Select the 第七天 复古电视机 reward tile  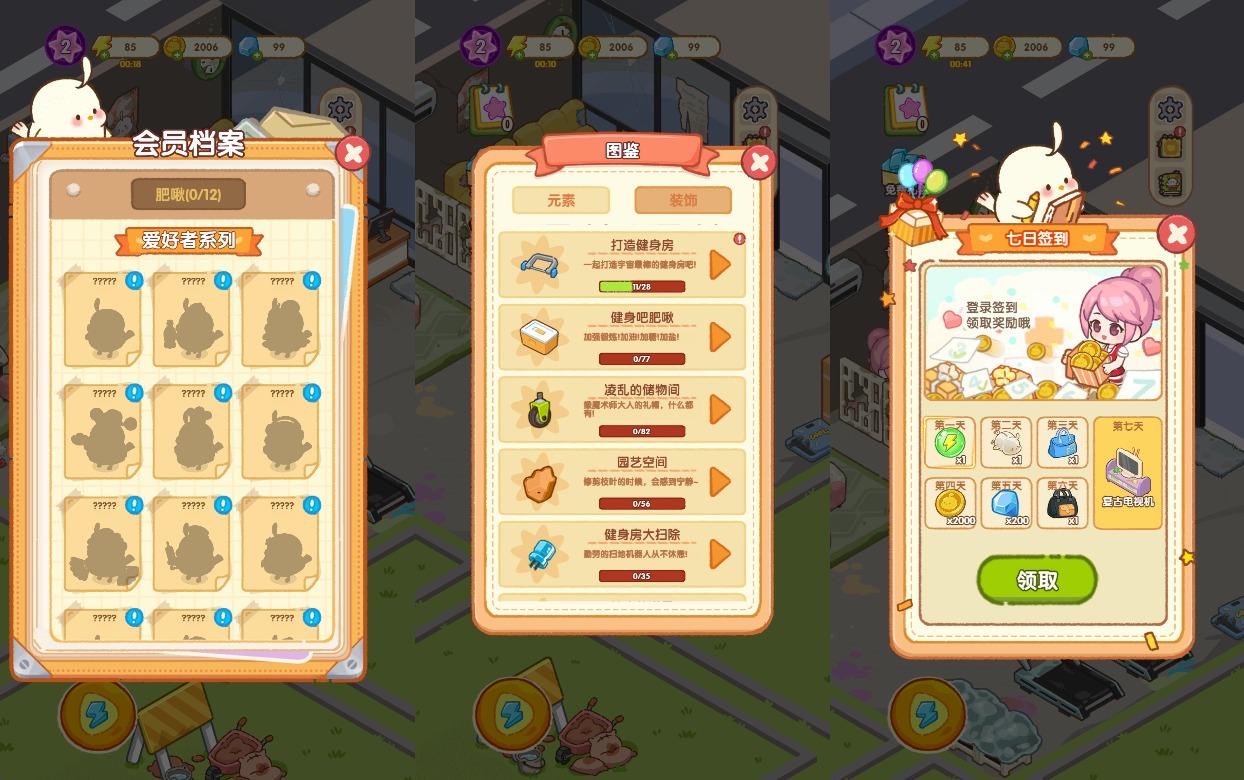[x=1128, y=471]
